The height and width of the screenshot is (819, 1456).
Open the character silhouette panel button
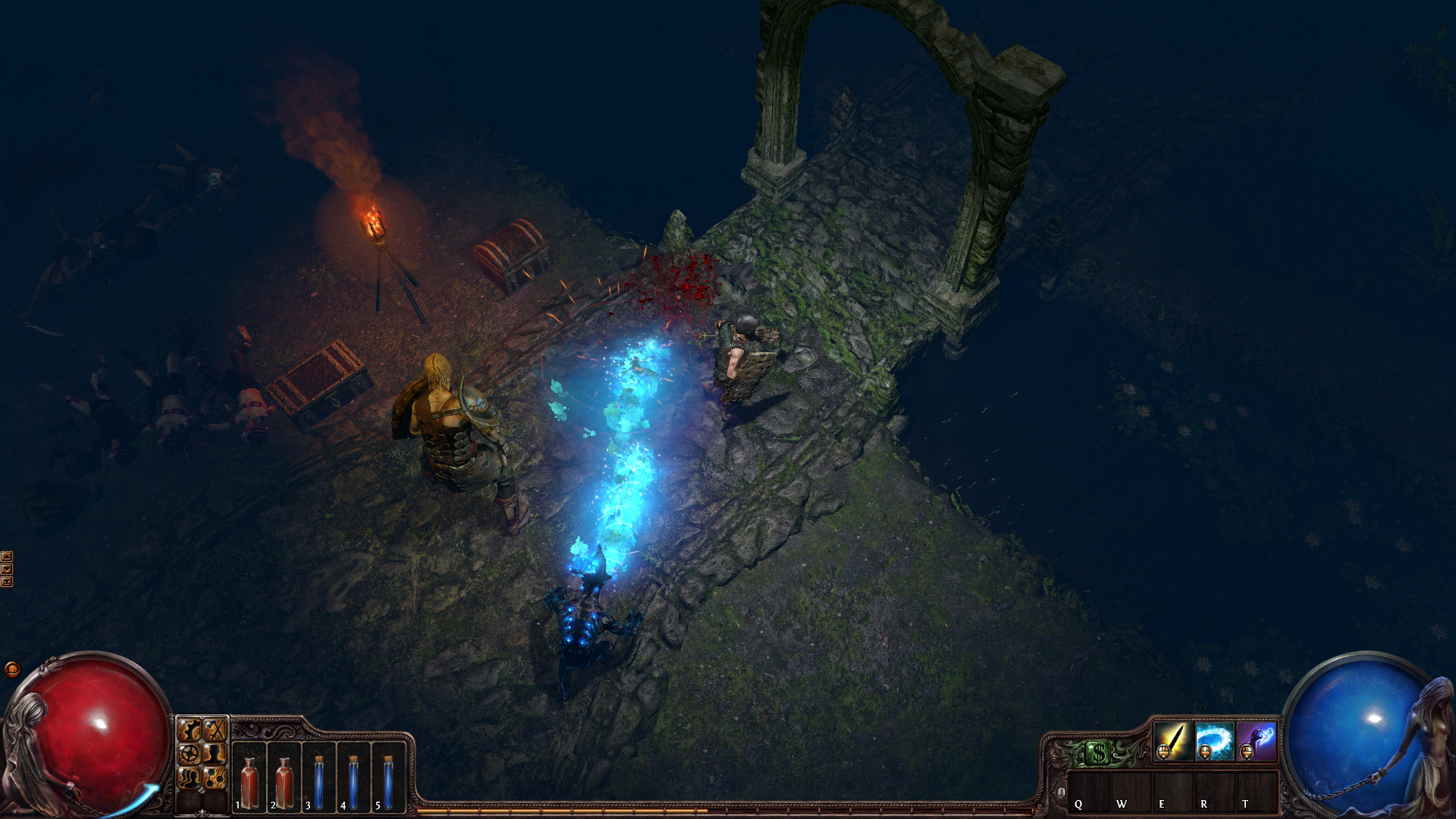(215, 754)
